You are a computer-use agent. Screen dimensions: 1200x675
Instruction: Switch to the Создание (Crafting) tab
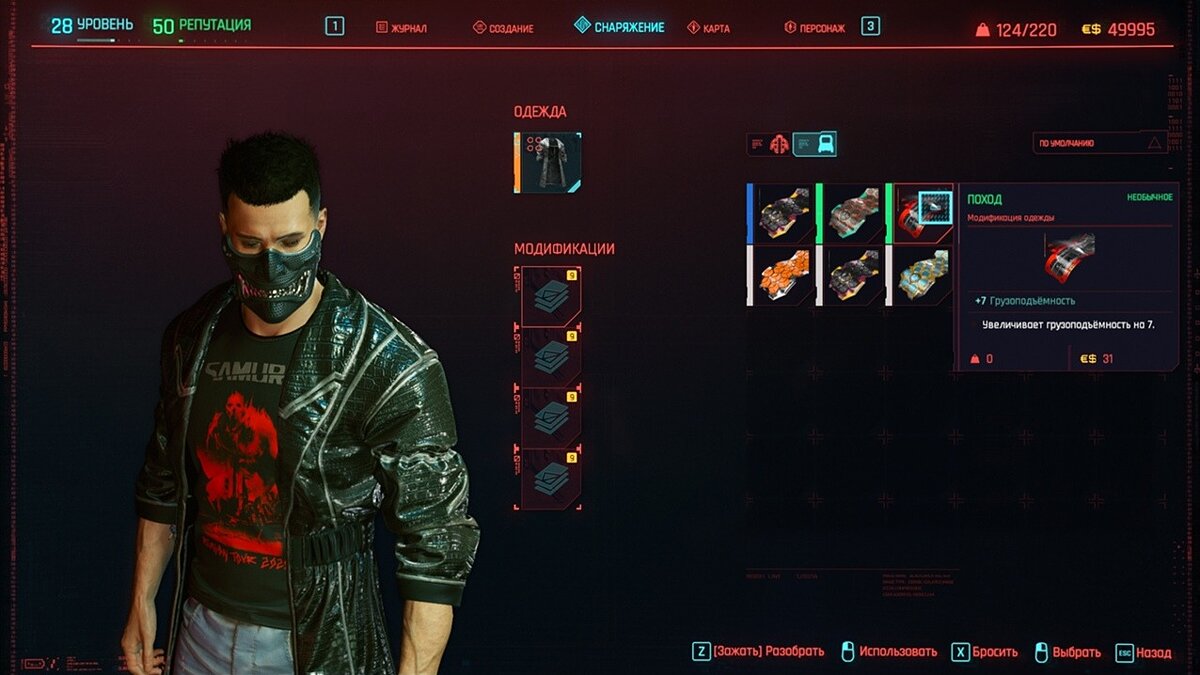[x=502, y=28]
